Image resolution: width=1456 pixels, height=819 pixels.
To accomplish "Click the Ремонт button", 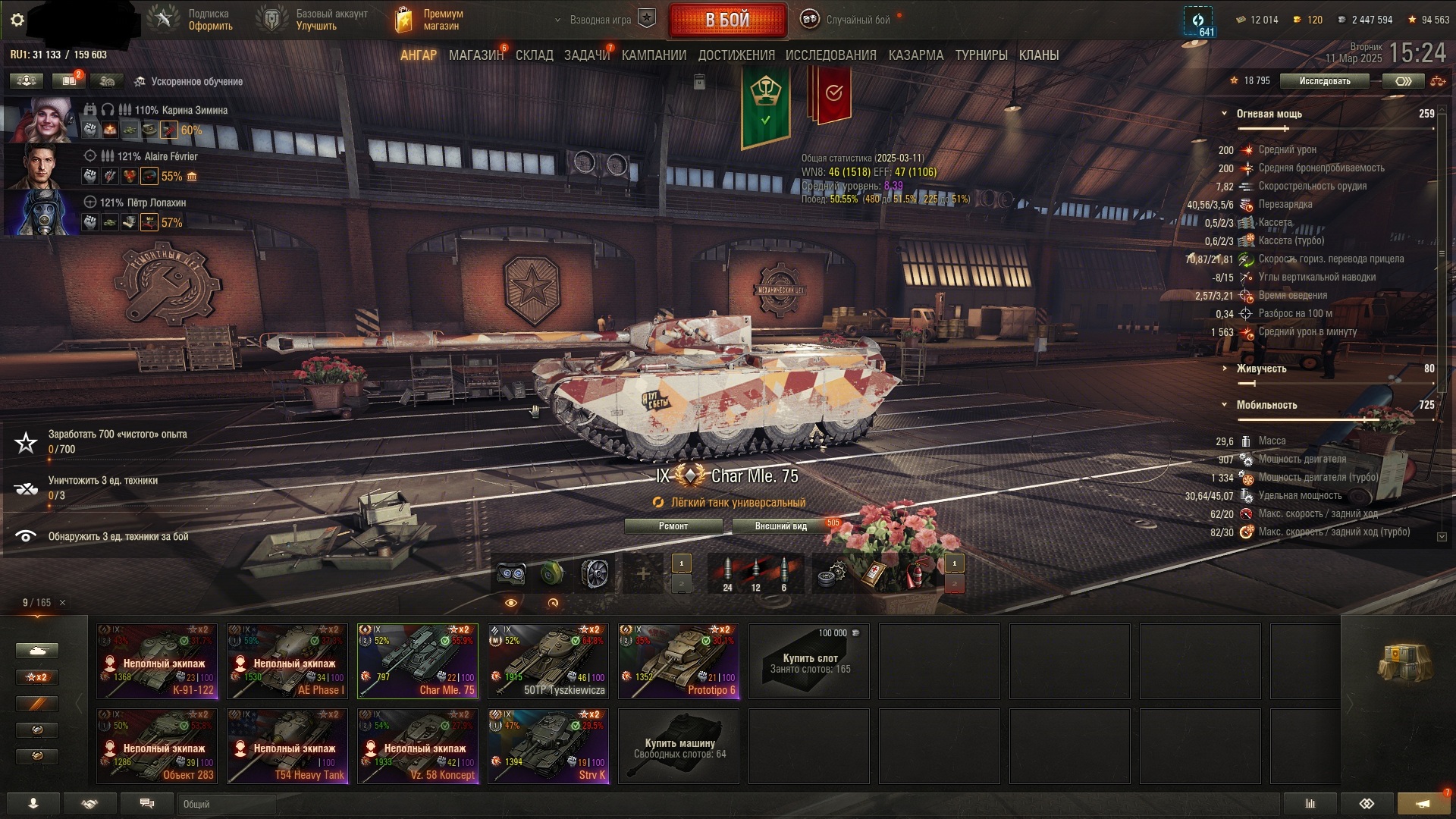I will coord(673,526).
